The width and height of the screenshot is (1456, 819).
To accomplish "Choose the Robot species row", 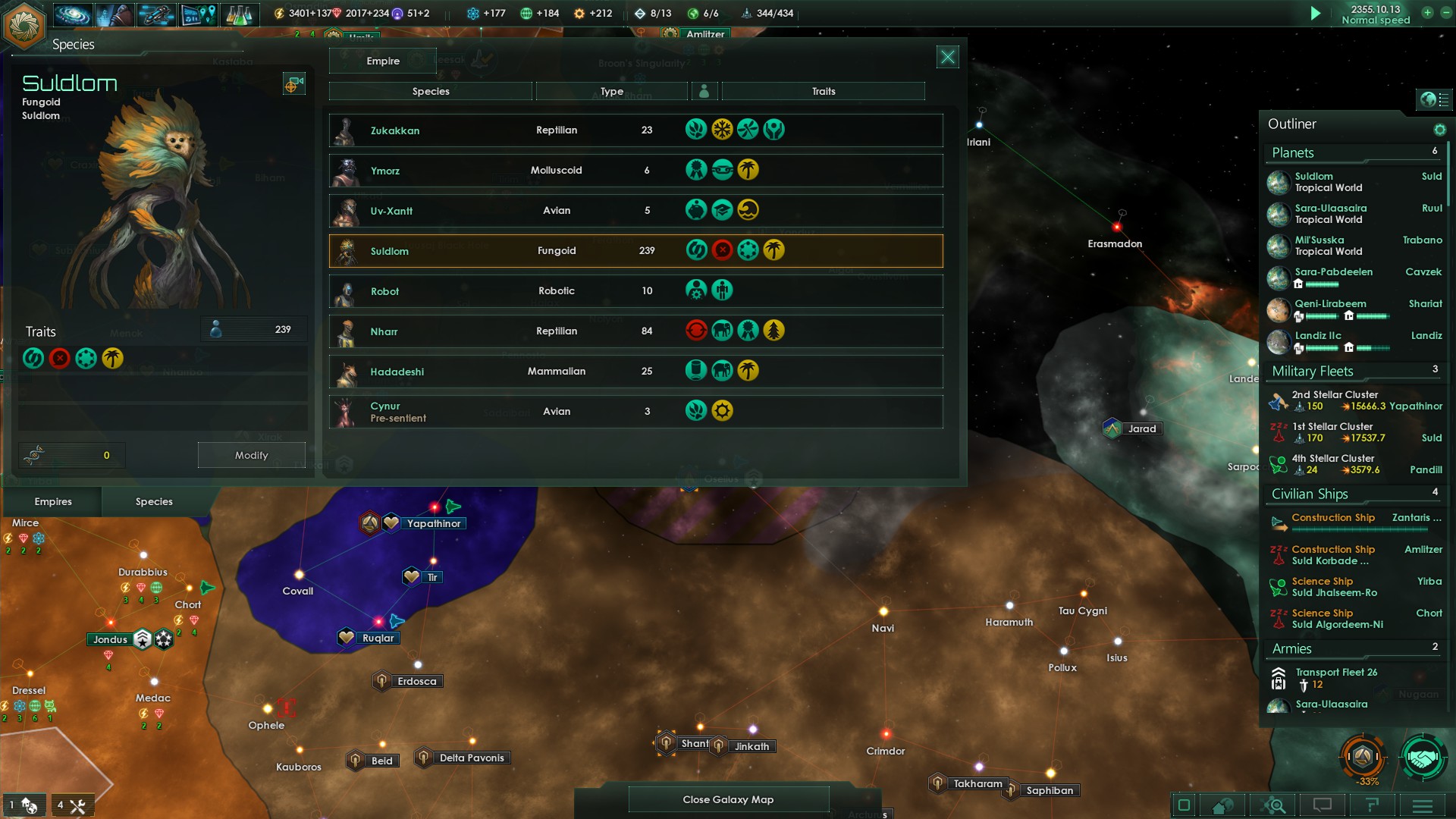I will click(x=635, y=291).
